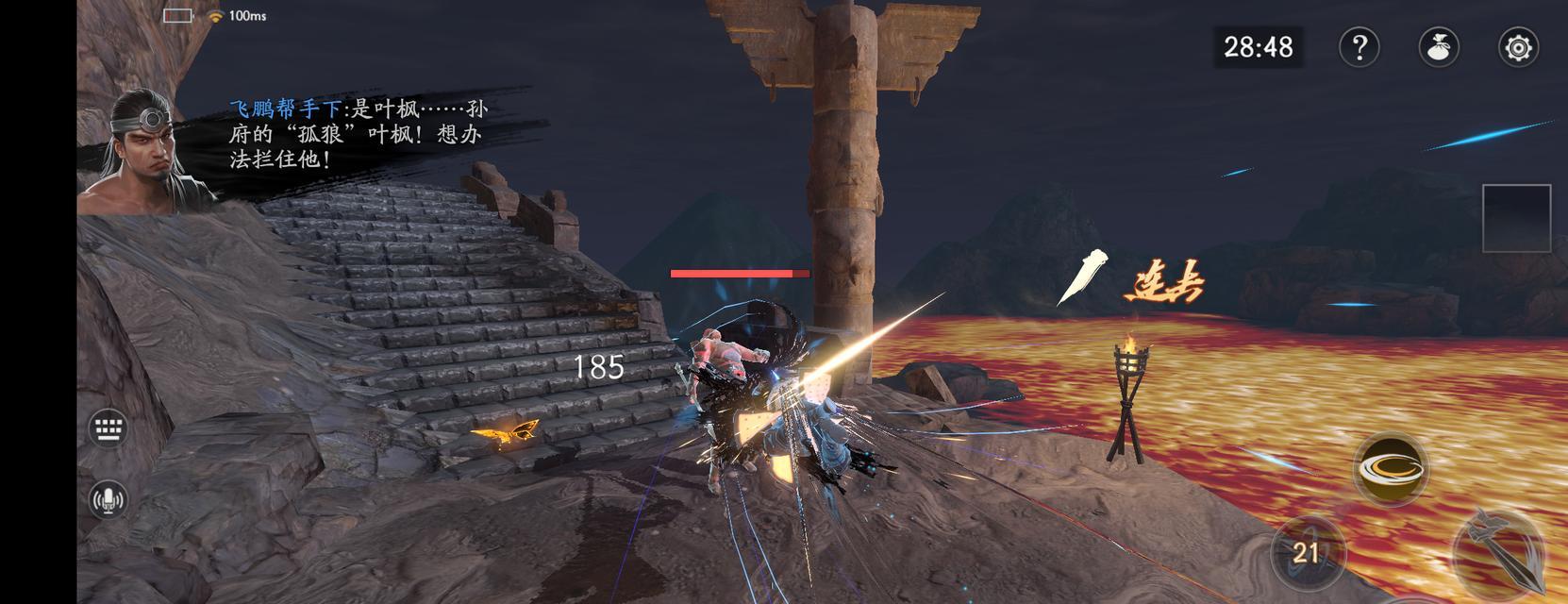Screen dimensions: 1568x604
Task: Open the question mark help button
Action: coord(1359,47)
